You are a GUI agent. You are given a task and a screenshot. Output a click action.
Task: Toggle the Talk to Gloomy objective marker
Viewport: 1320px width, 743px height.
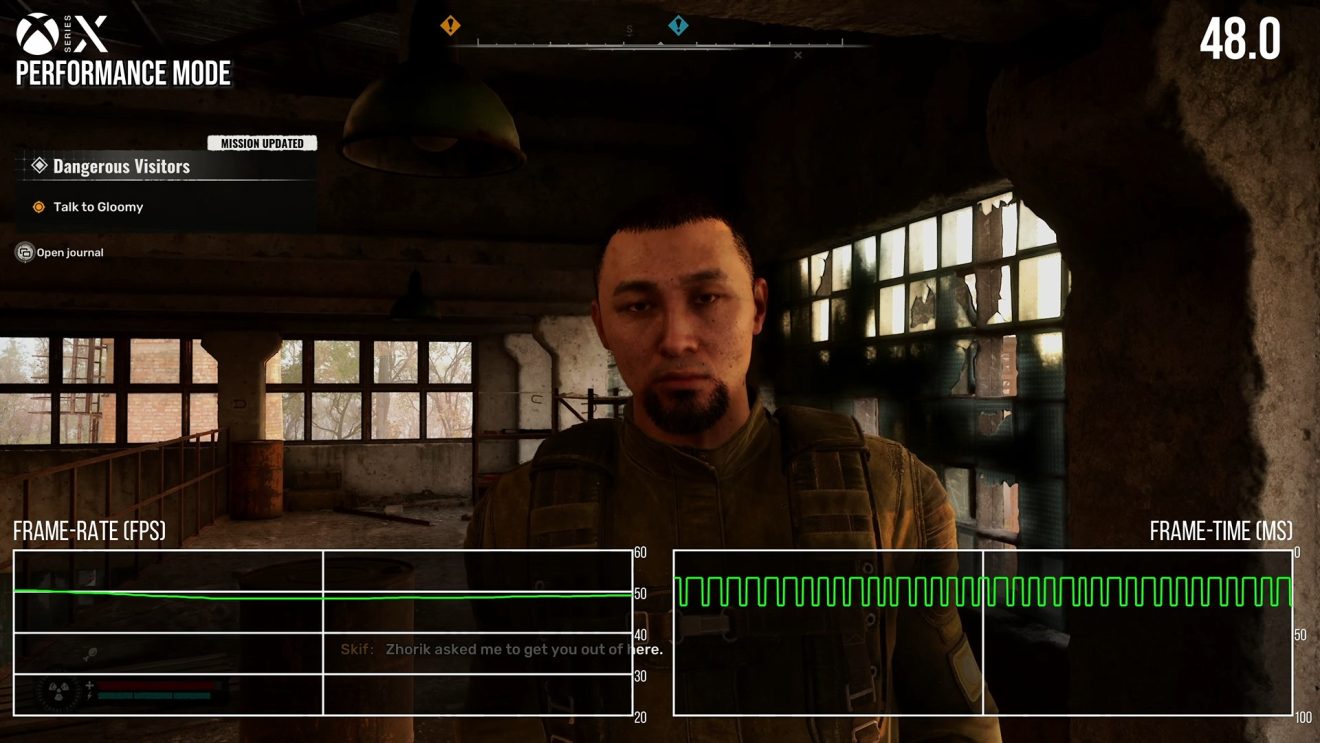37,206
